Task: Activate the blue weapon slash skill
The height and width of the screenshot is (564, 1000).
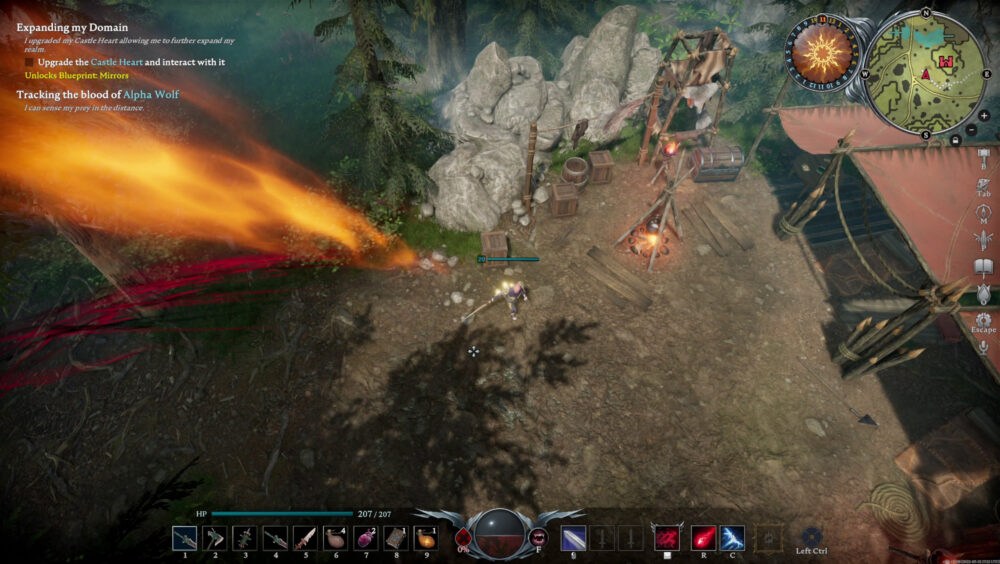Action: (x=573, y=538)
